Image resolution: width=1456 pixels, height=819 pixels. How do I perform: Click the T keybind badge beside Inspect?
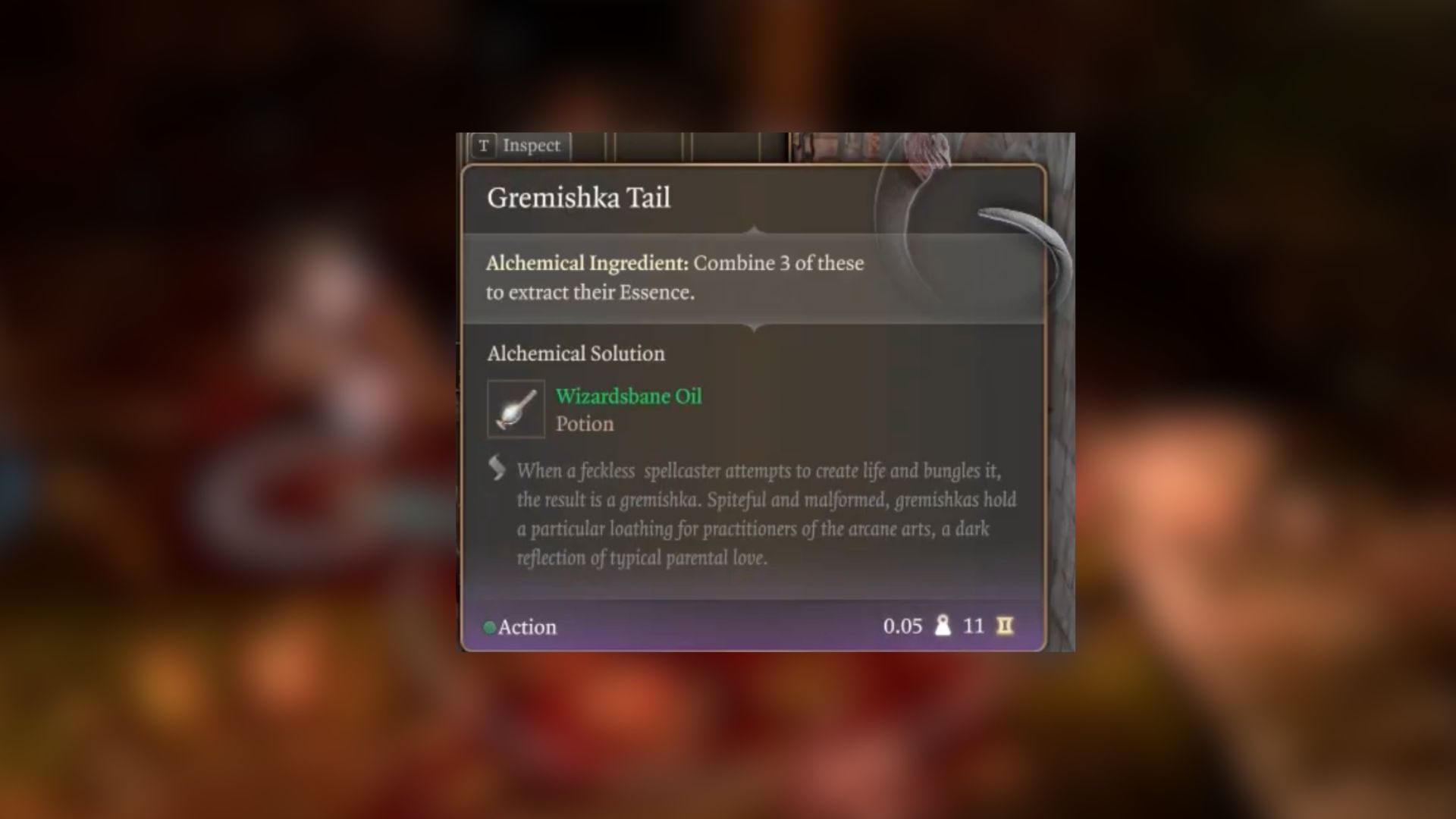[483, 146]
